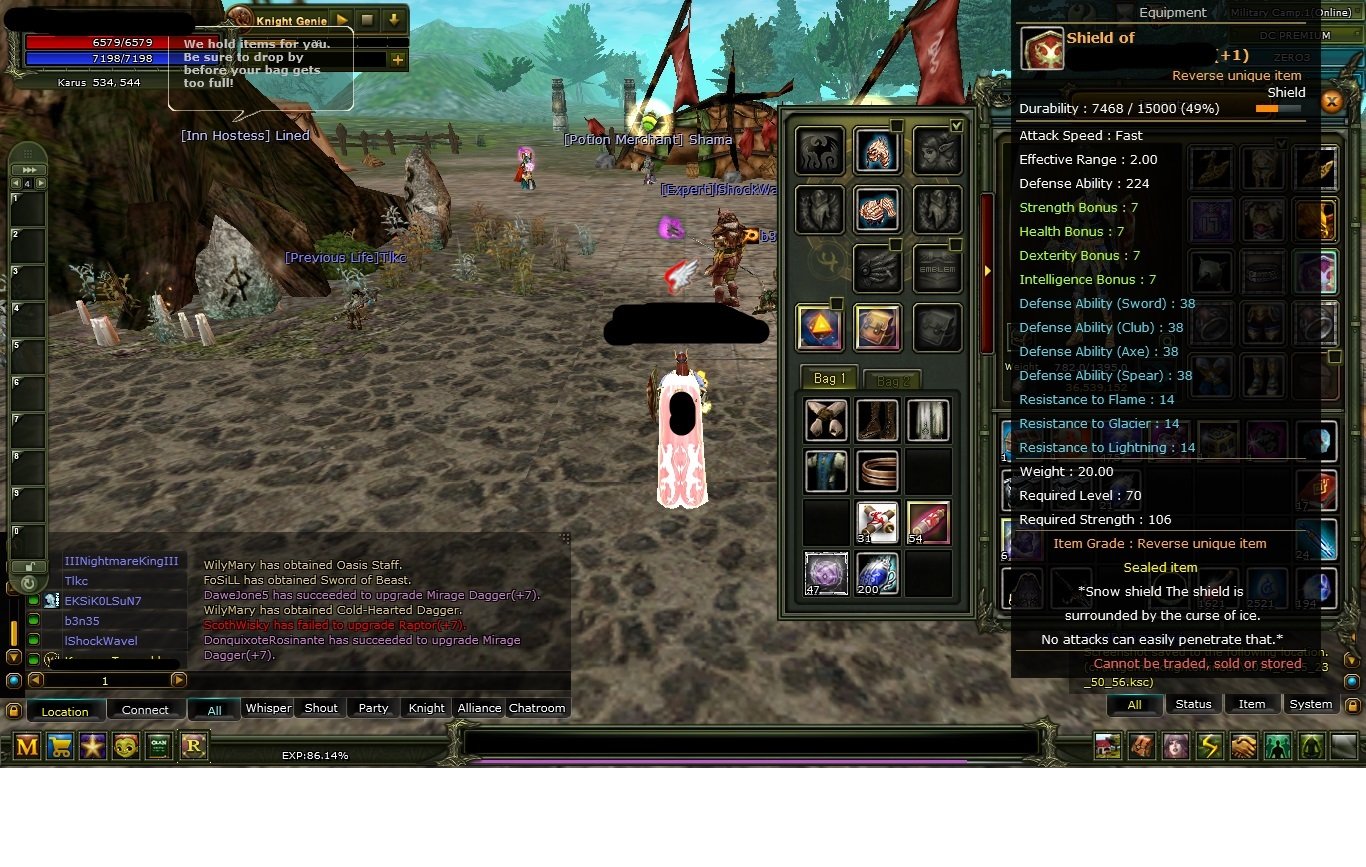Viewport: 1366px width, 867px height.
Task: Click the house Town icon in the hotbar
Action: point(1108,746)
